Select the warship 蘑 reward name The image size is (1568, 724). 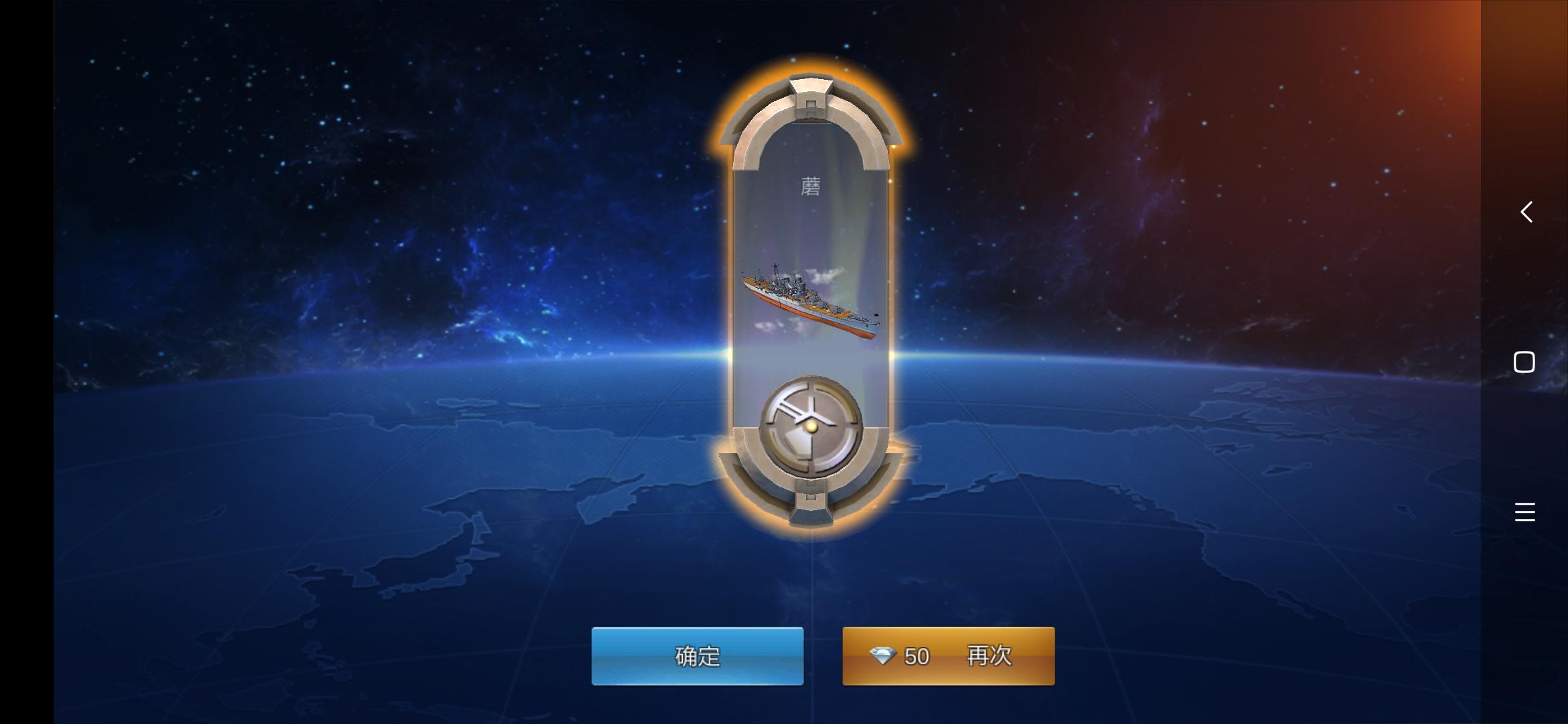click(811, 184)
